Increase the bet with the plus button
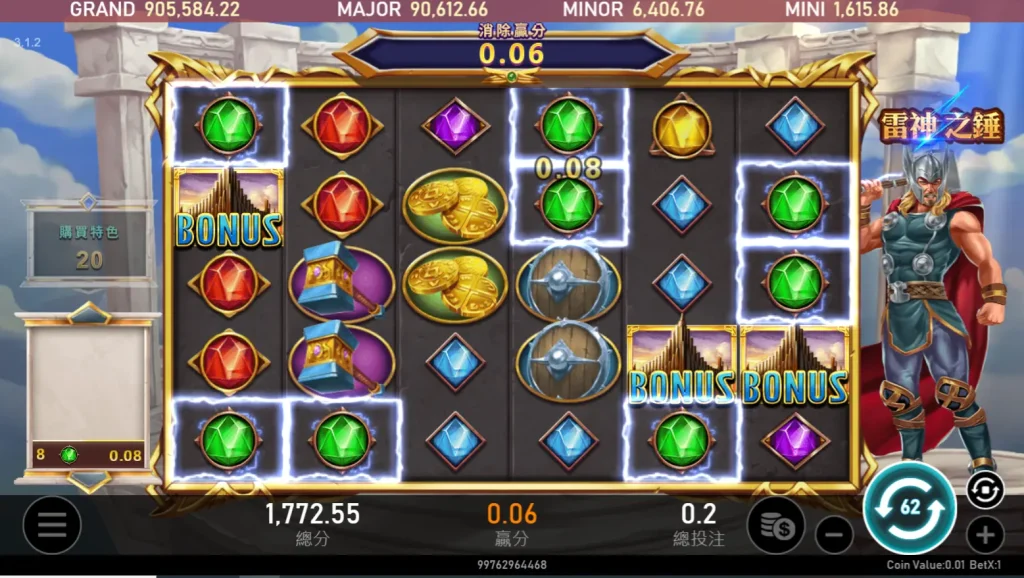 point(985,535)
